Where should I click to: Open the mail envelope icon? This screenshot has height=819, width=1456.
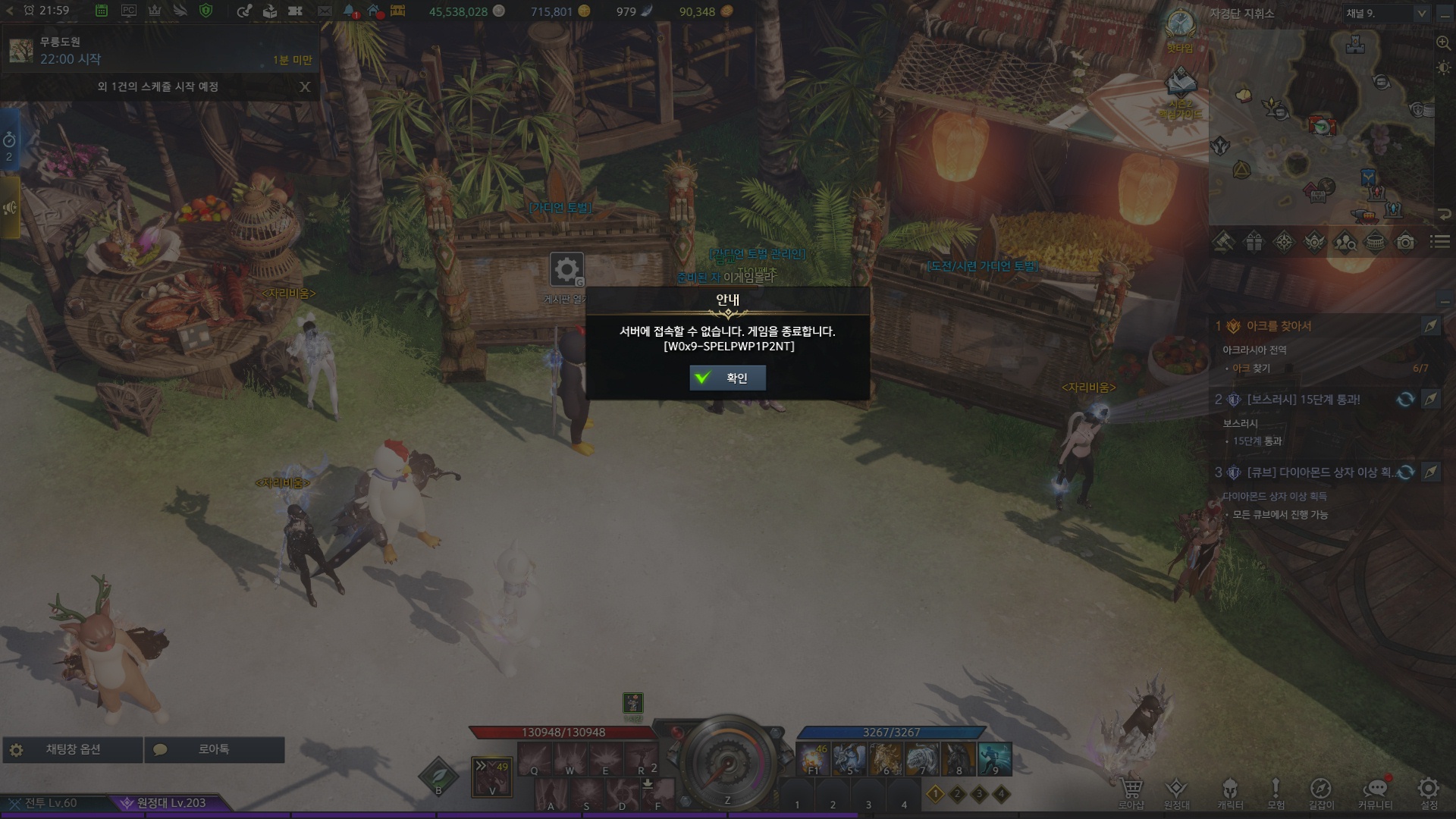click(325, 11)
